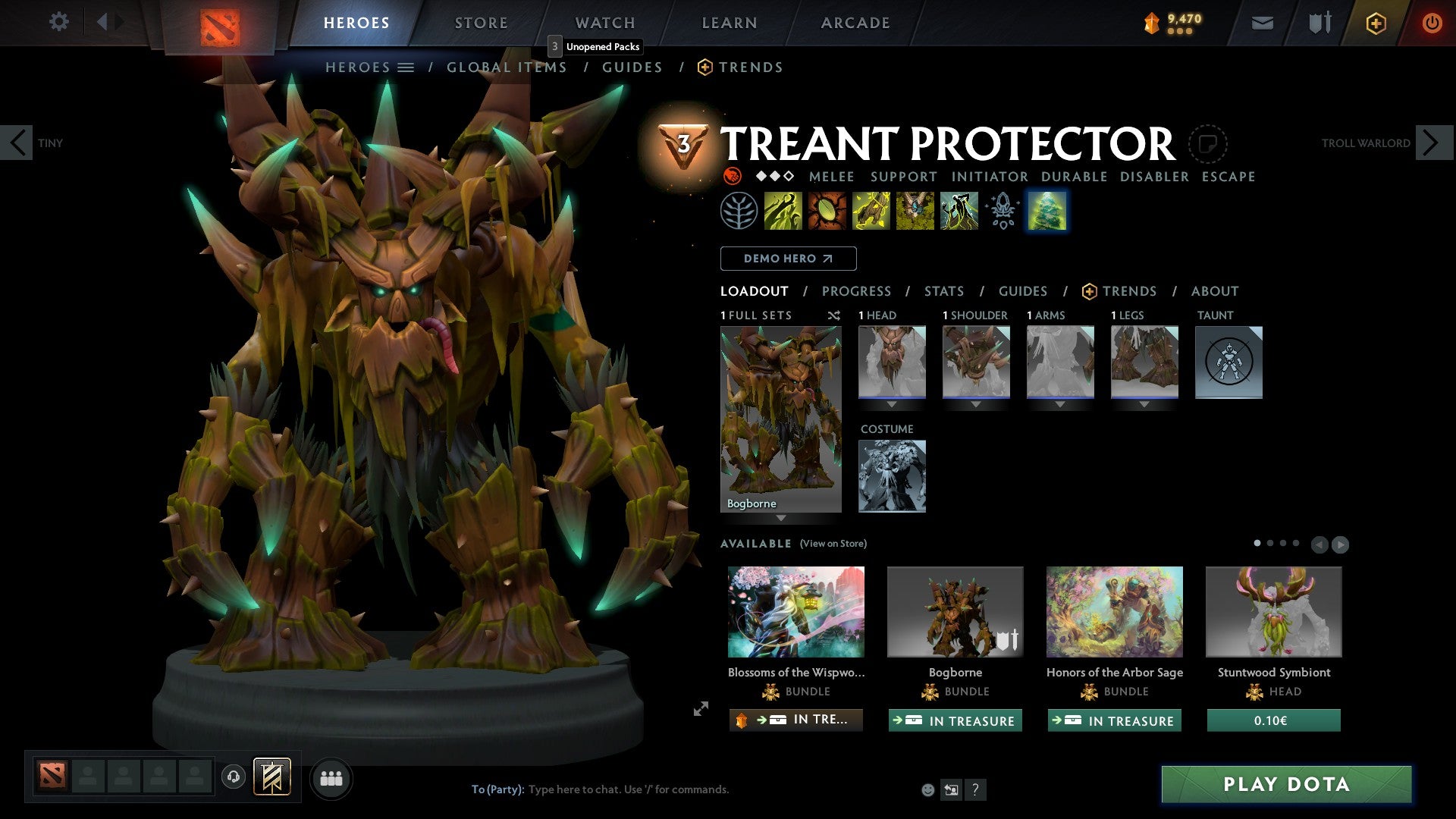Click the gold Dota Plus hexagon icon

pos(1376,23)
